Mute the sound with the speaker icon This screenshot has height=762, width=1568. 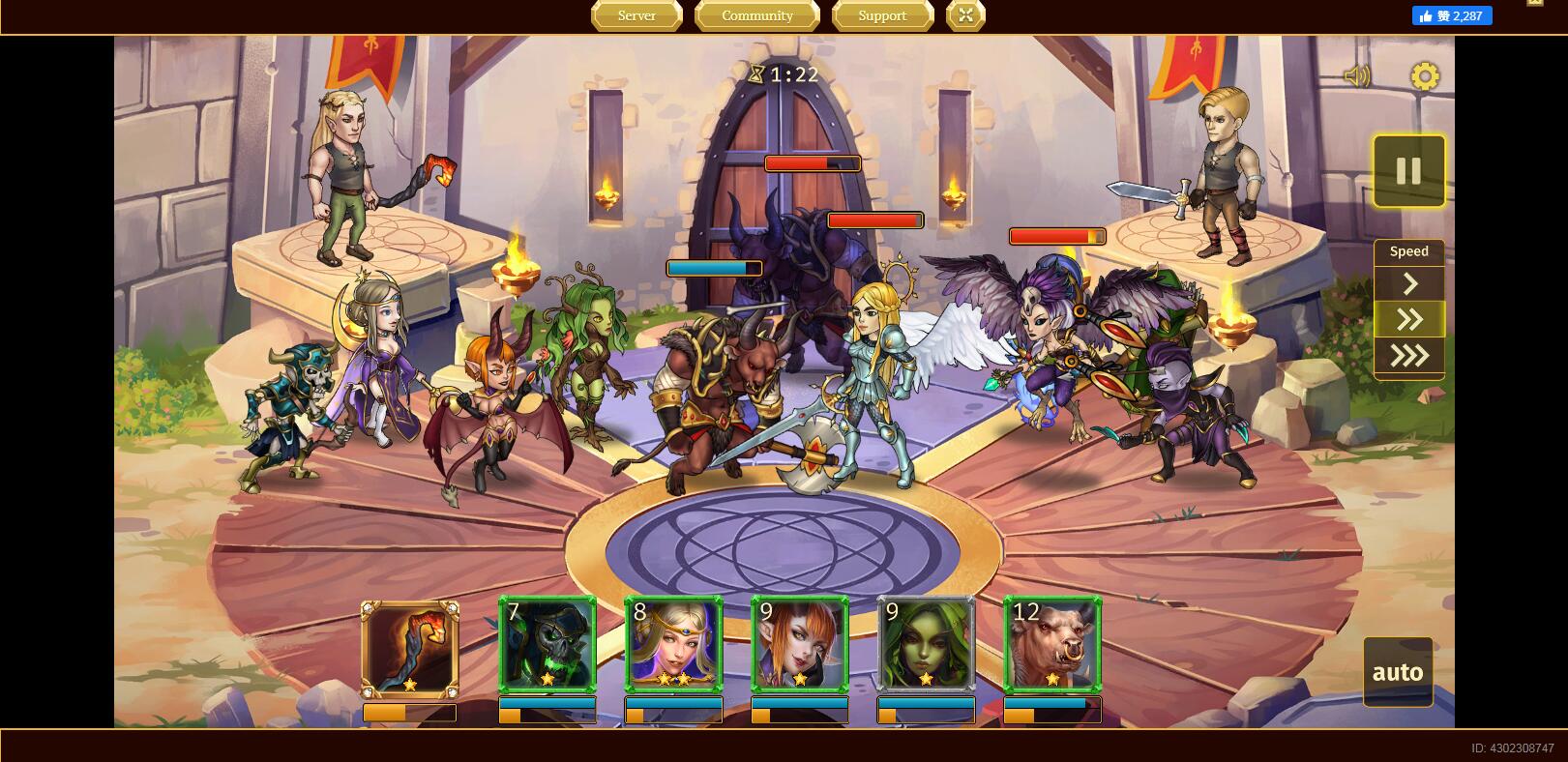(x=1356, y=76)
